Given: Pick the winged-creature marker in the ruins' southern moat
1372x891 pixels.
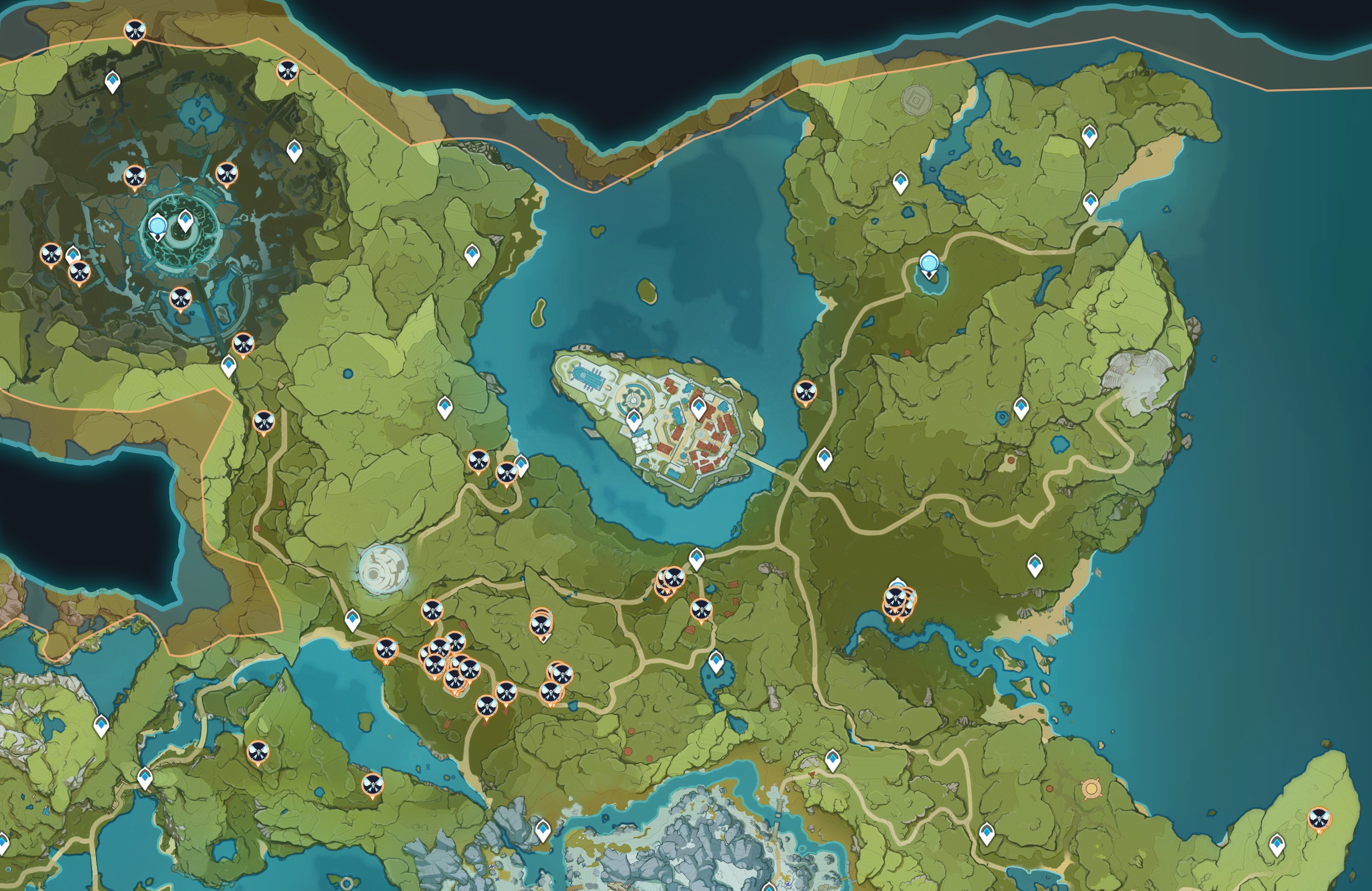Looking at the screenshot, I should click(180, 299).
